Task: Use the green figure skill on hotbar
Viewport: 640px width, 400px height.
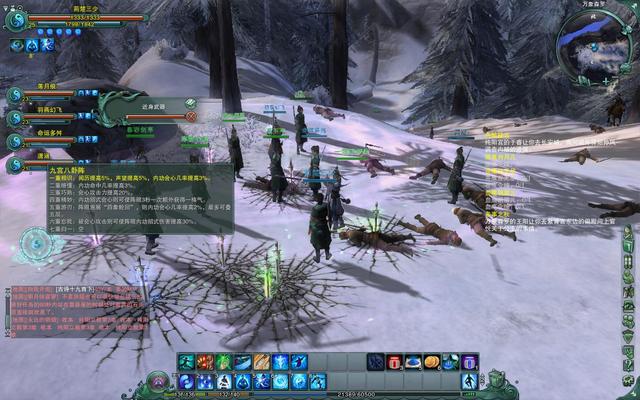Action: click(x=223, y=361)
